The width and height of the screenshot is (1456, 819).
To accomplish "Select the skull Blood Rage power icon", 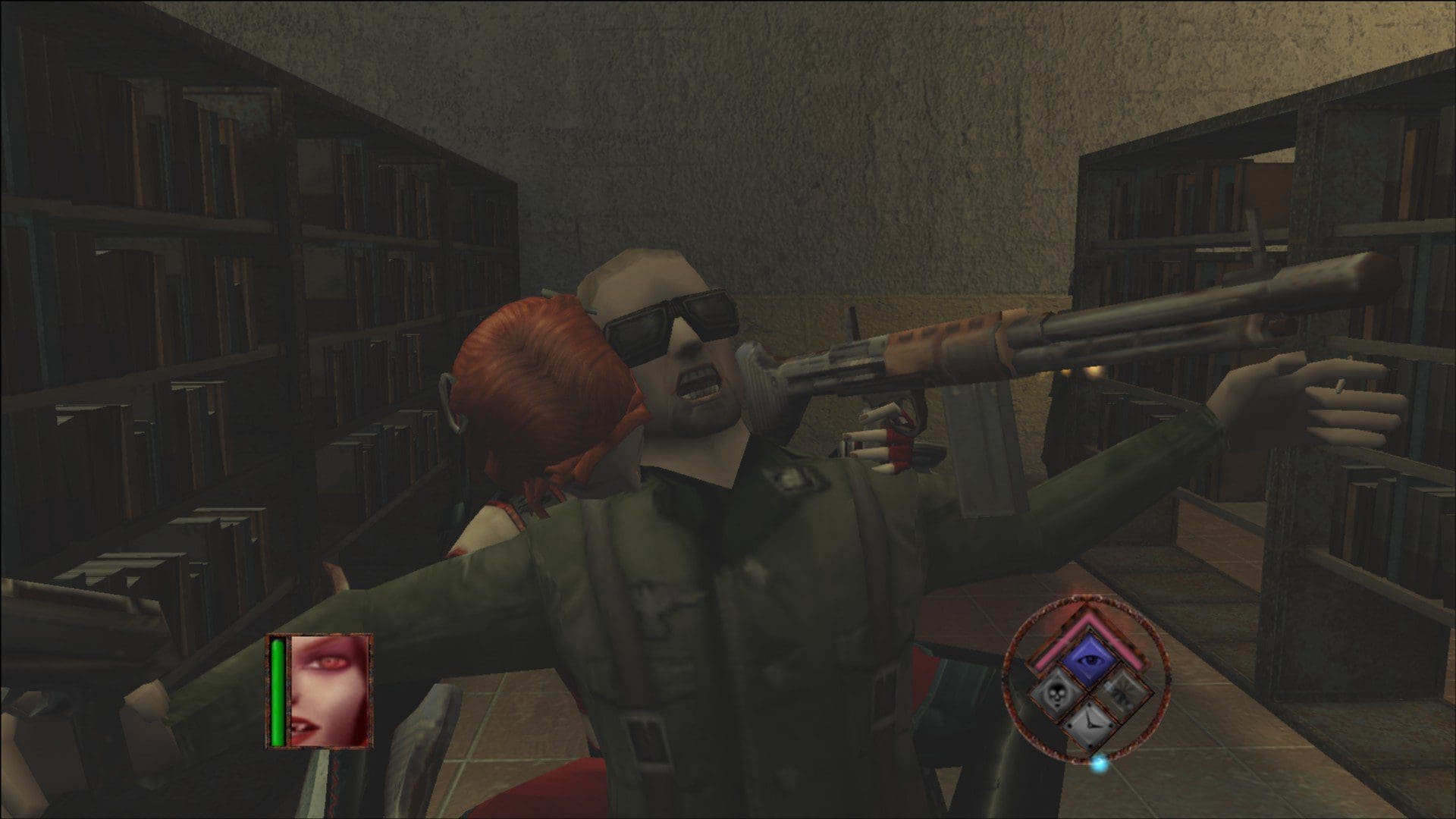I will (x=1059, y=695).
